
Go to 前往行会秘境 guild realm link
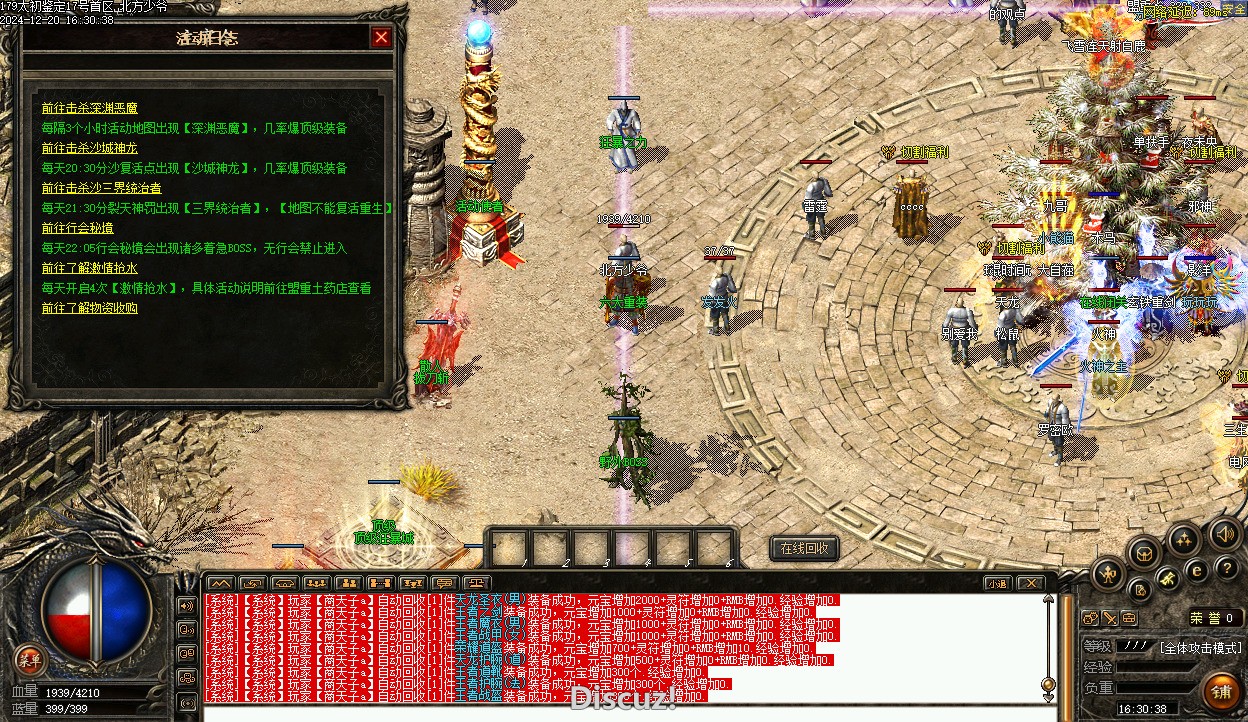pos(77,228)
